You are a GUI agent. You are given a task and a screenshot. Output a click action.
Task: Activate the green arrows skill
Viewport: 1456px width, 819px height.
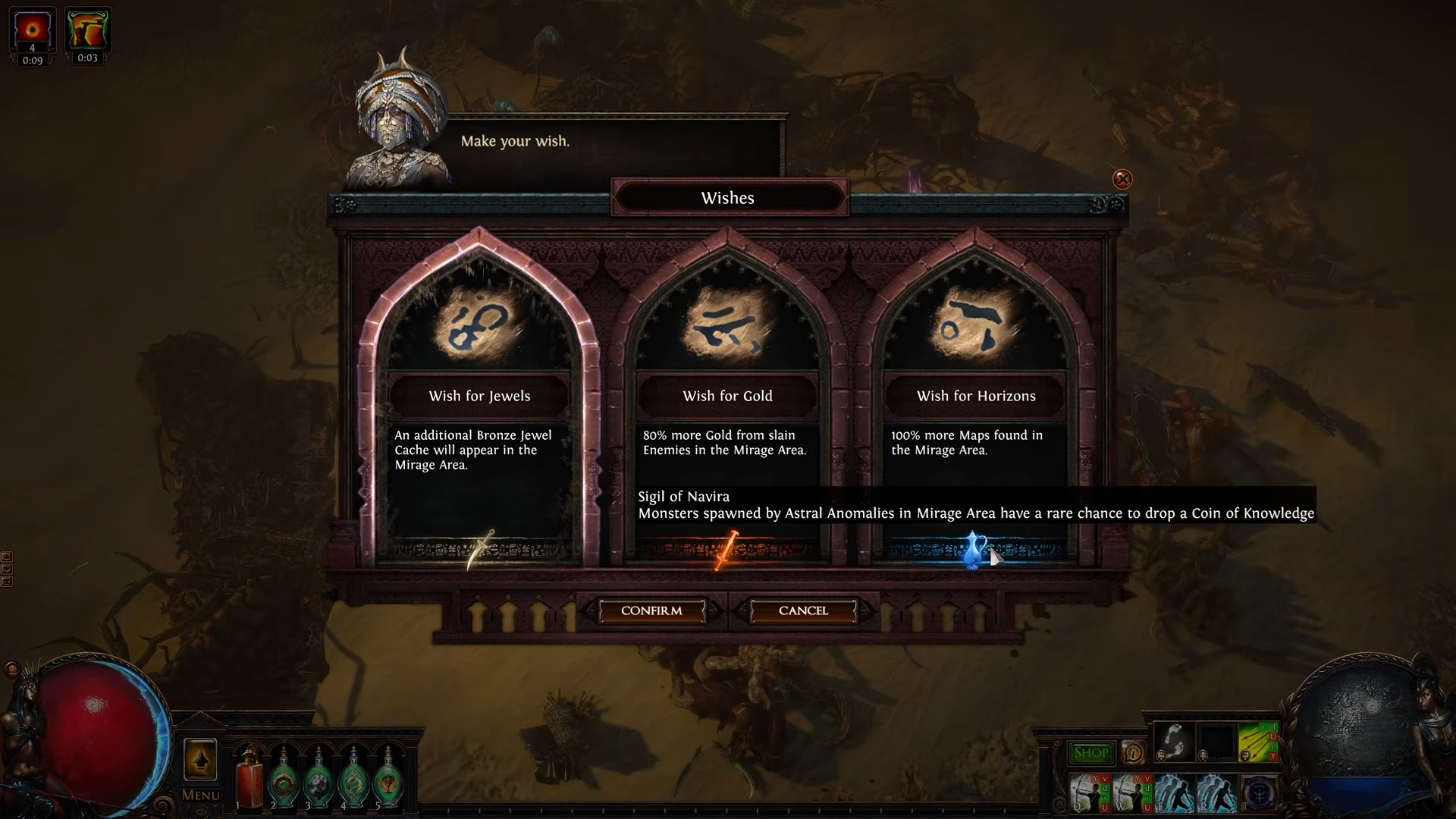point(1258,741)
